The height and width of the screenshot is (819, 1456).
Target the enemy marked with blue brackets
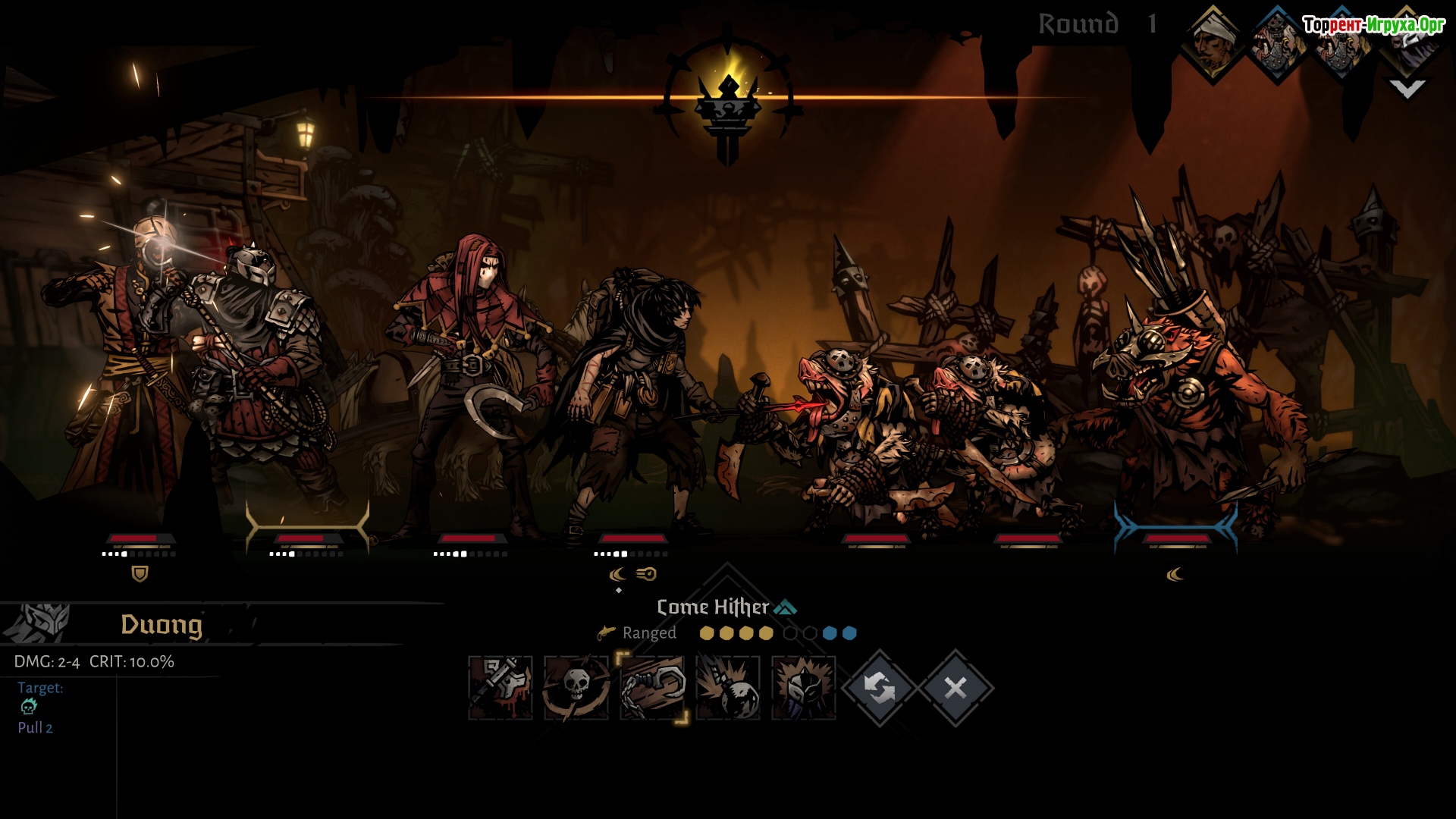(x=1175, y=425)
